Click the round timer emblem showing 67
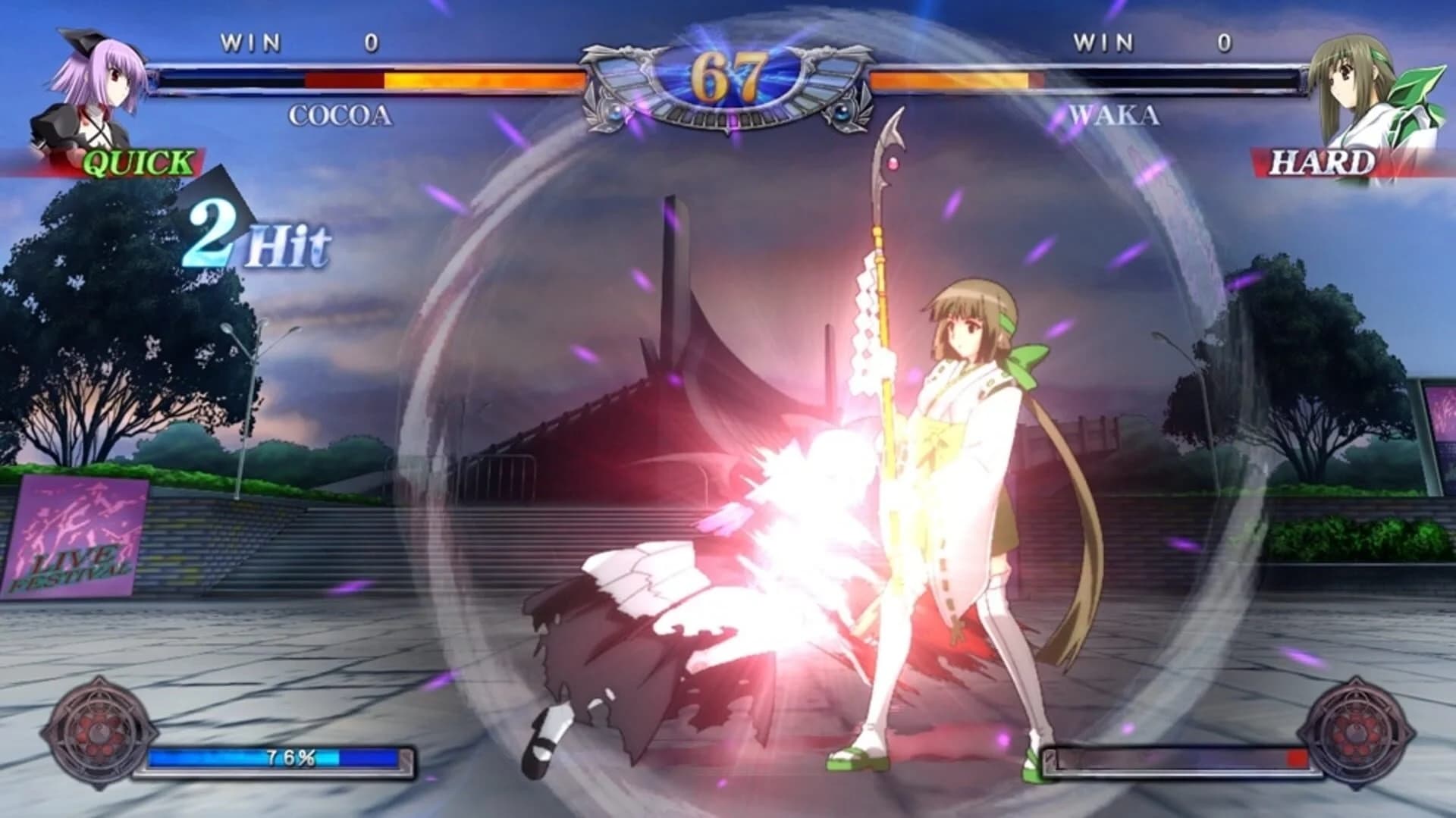1456x818 pixels. click(728, 76)
